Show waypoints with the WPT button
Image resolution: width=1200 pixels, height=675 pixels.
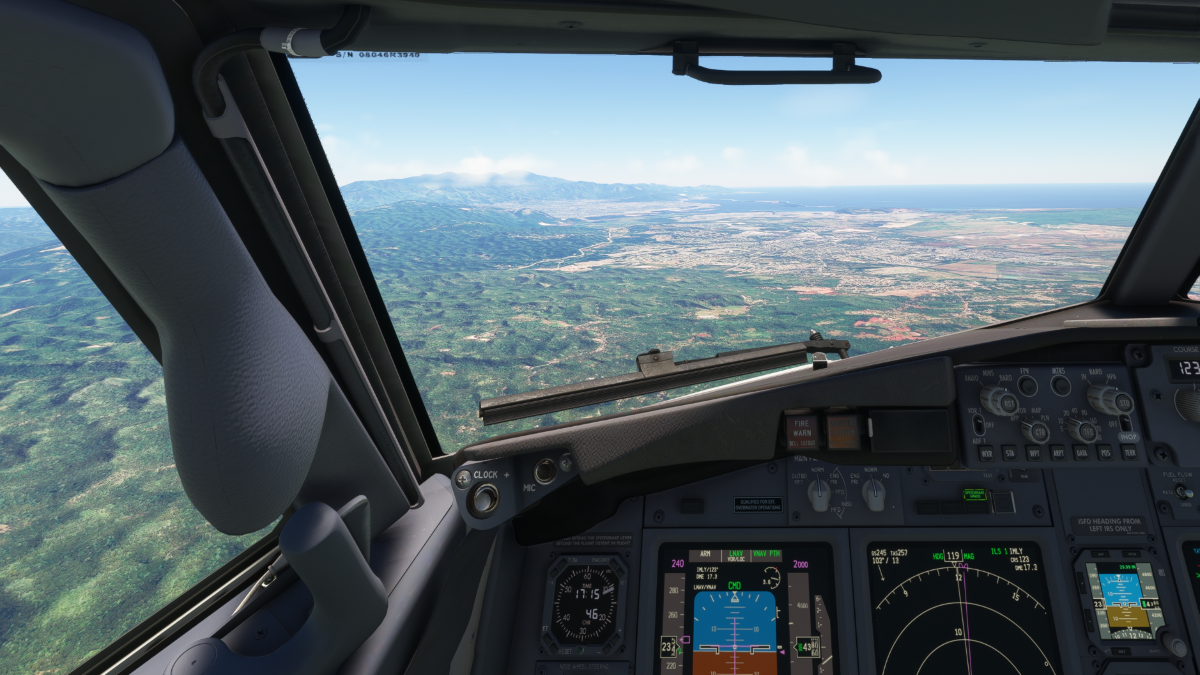(1033, 453)
